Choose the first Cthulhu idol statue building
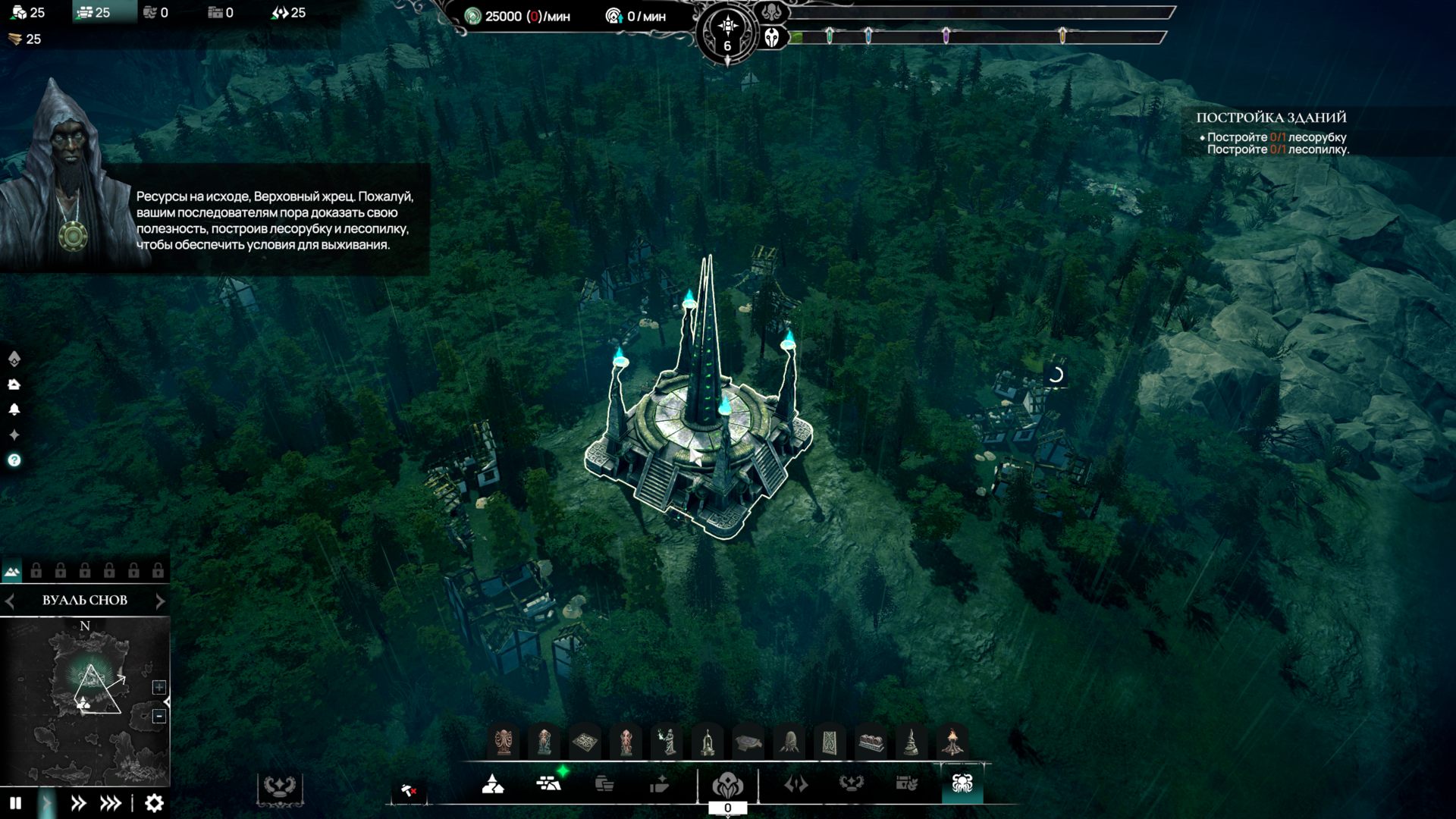The image size is (1456, 819). [x=504, y=742]
